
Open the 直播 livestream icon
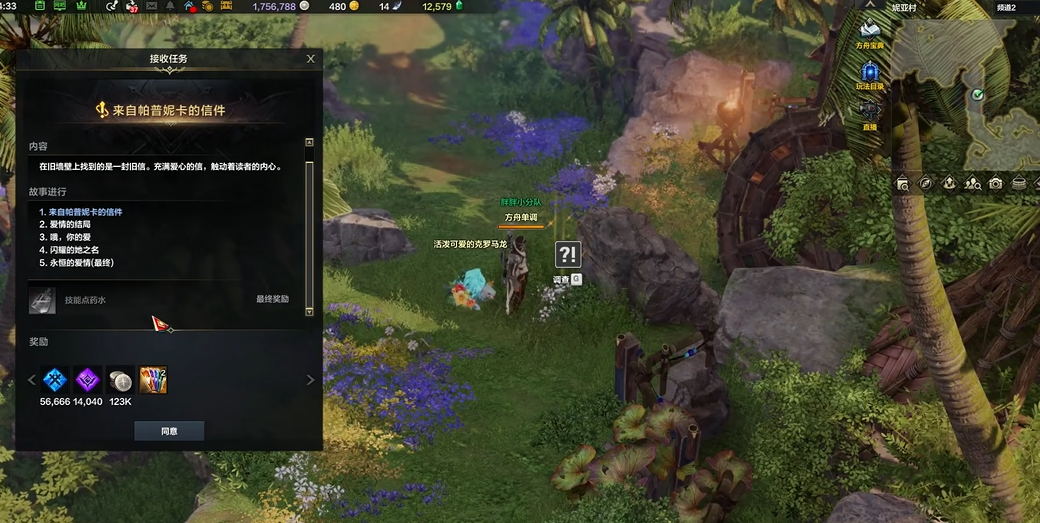(870, 112)
